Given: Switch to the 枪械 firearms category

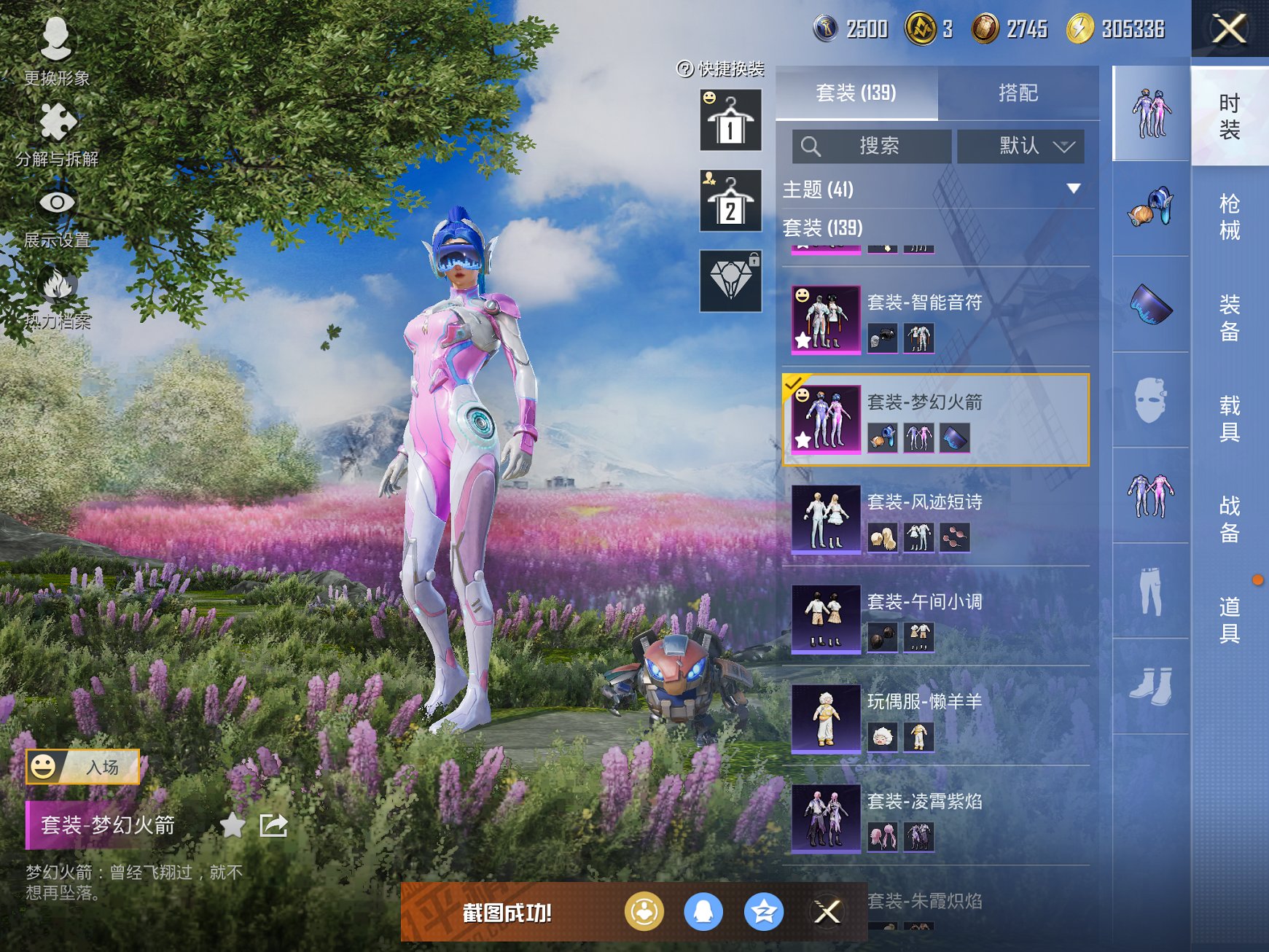Looking at the screenshot, I should coord(1229,216).
